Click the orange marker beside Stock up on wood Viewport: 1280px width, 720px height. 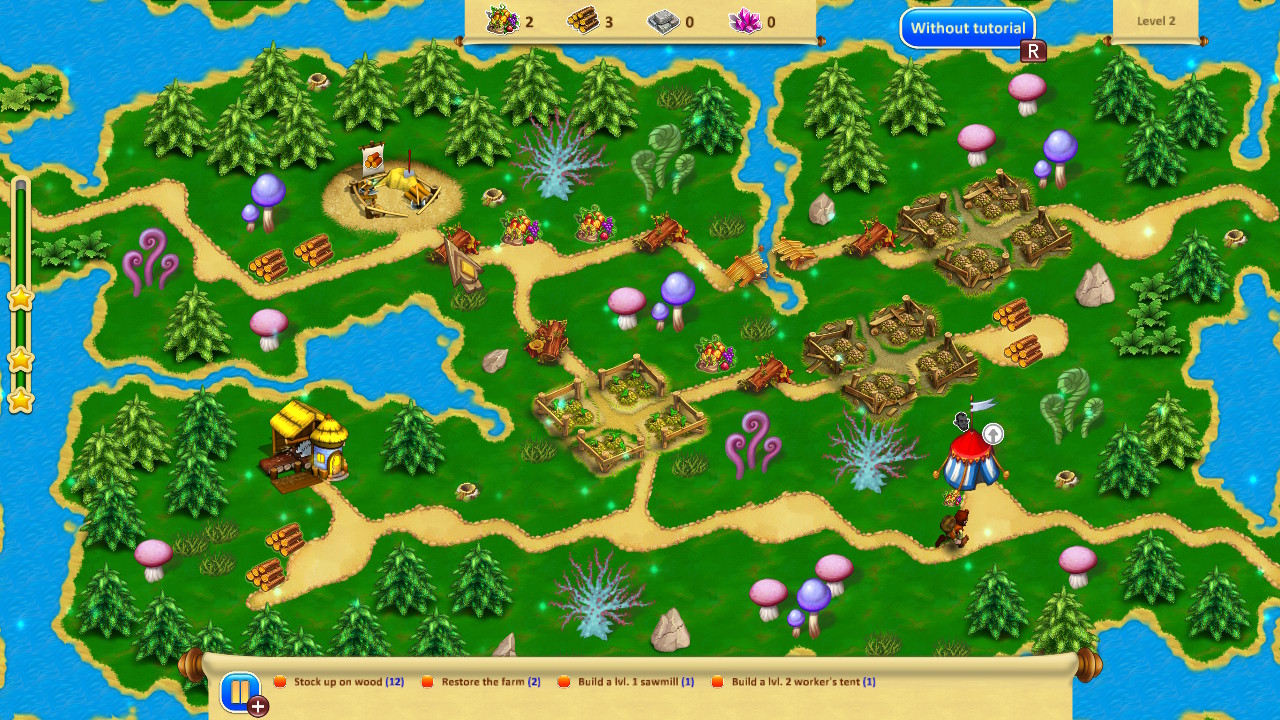pos(283,681)
